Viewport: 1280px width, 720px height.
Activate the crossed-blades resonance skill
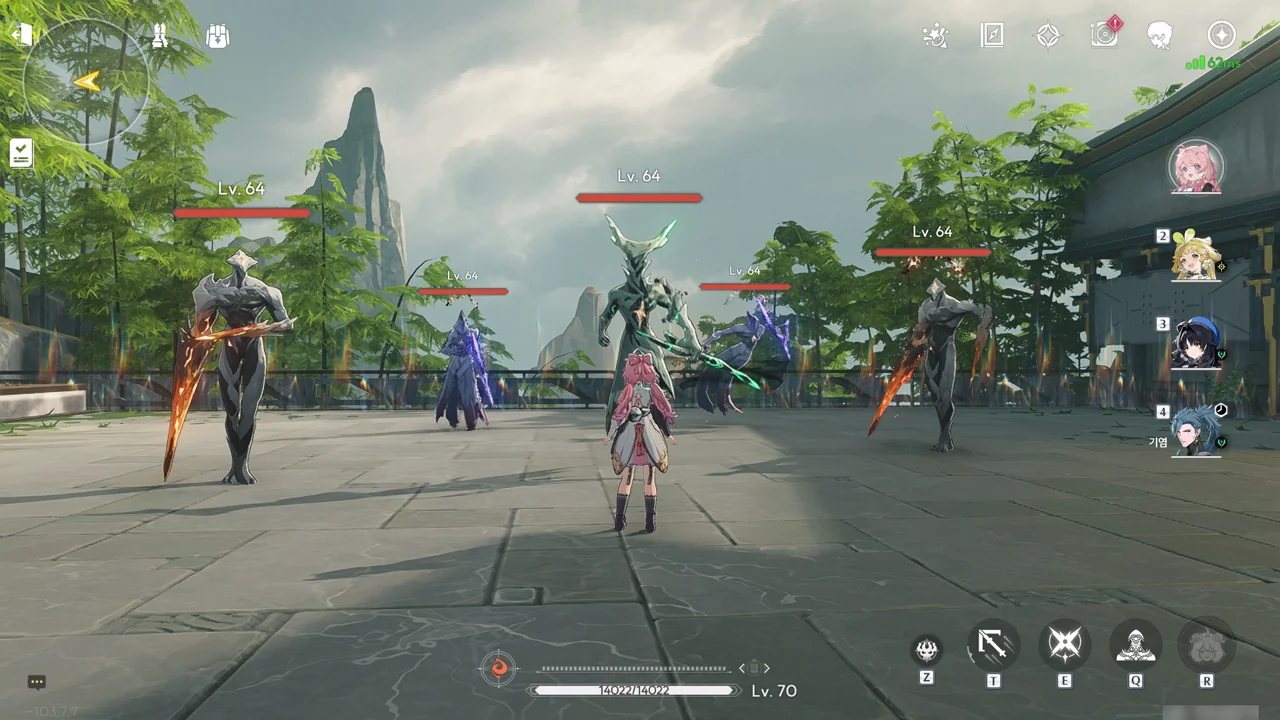pos(1064,645)
